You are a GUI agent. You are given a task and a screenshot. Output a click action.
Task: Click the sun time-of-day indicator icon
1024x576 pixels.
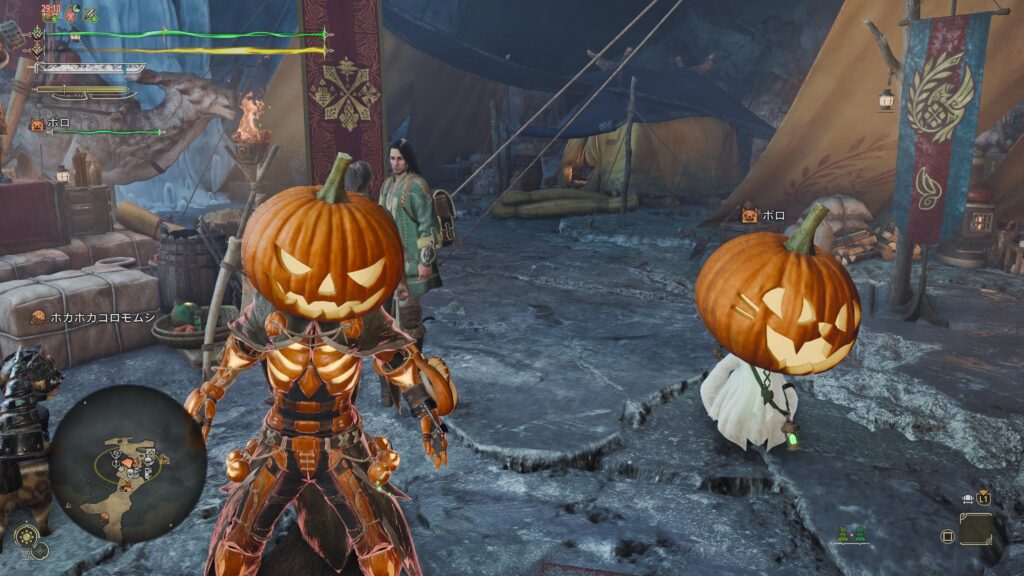pos(26,537)
